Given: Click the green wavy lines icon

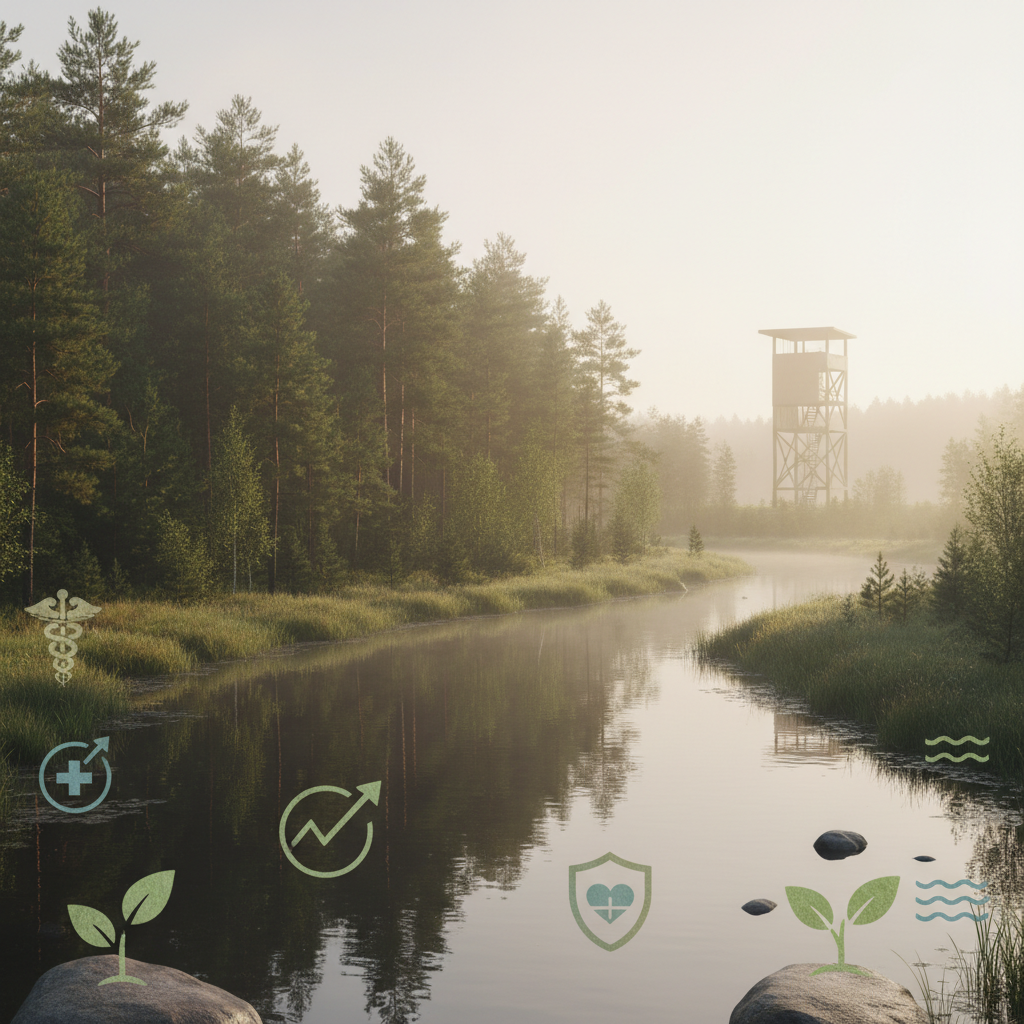Looking at the screenshot, I should 956,749.
